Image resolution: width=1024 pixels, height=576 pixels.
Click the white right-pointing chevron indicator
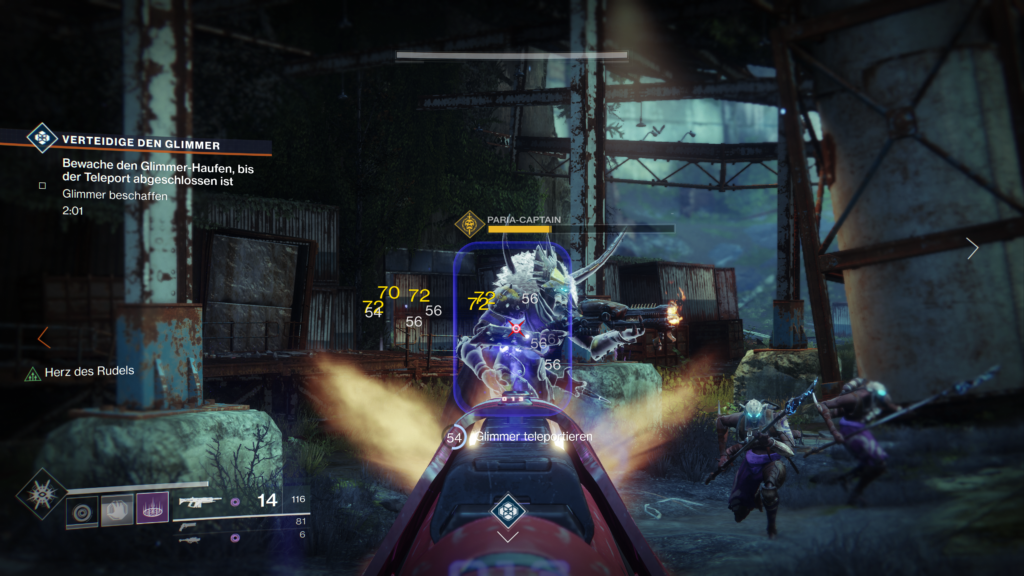[973, 248]
